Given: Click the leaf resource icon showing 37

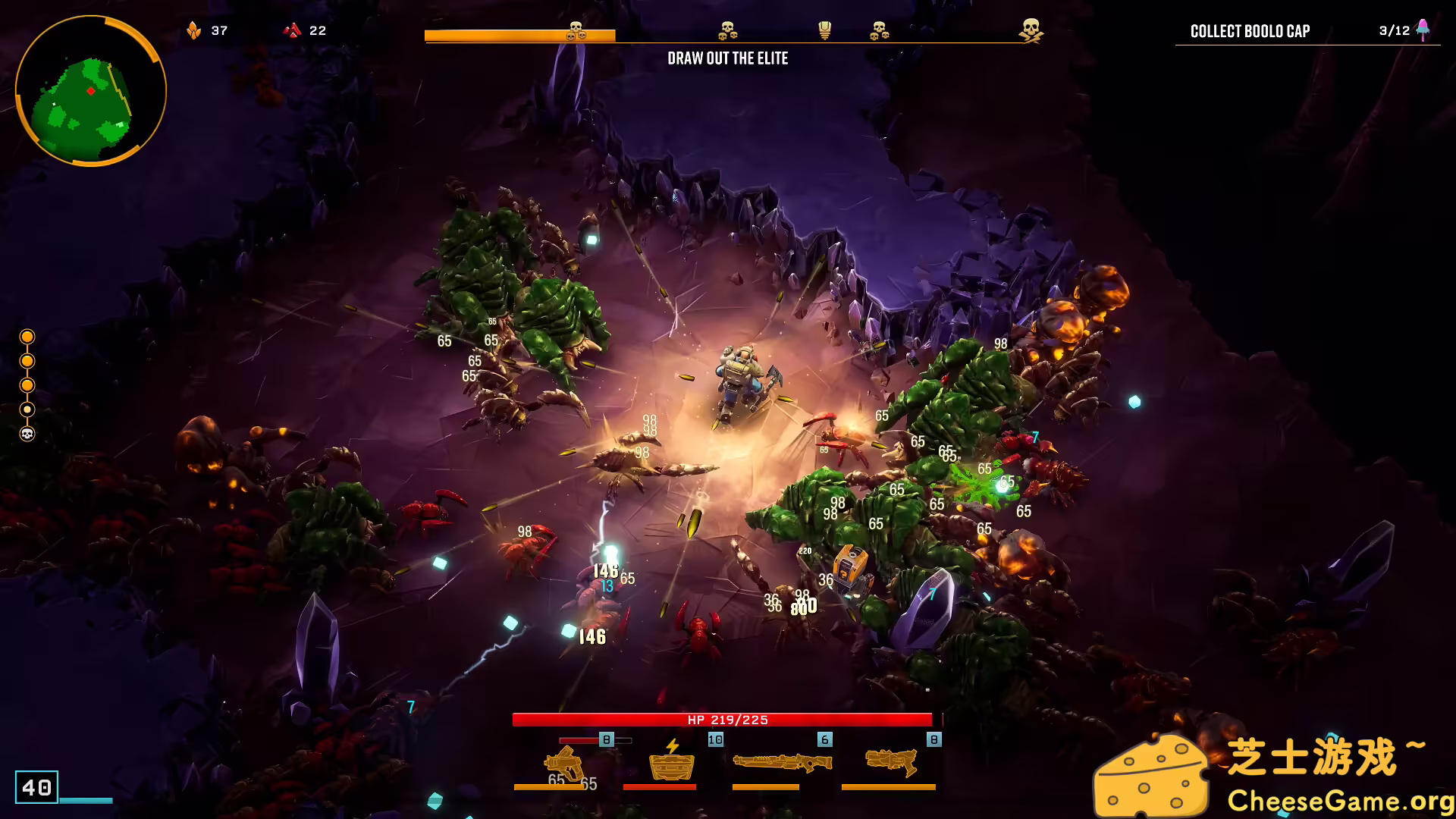Looking at the screenshot, I should click(196, 30).
